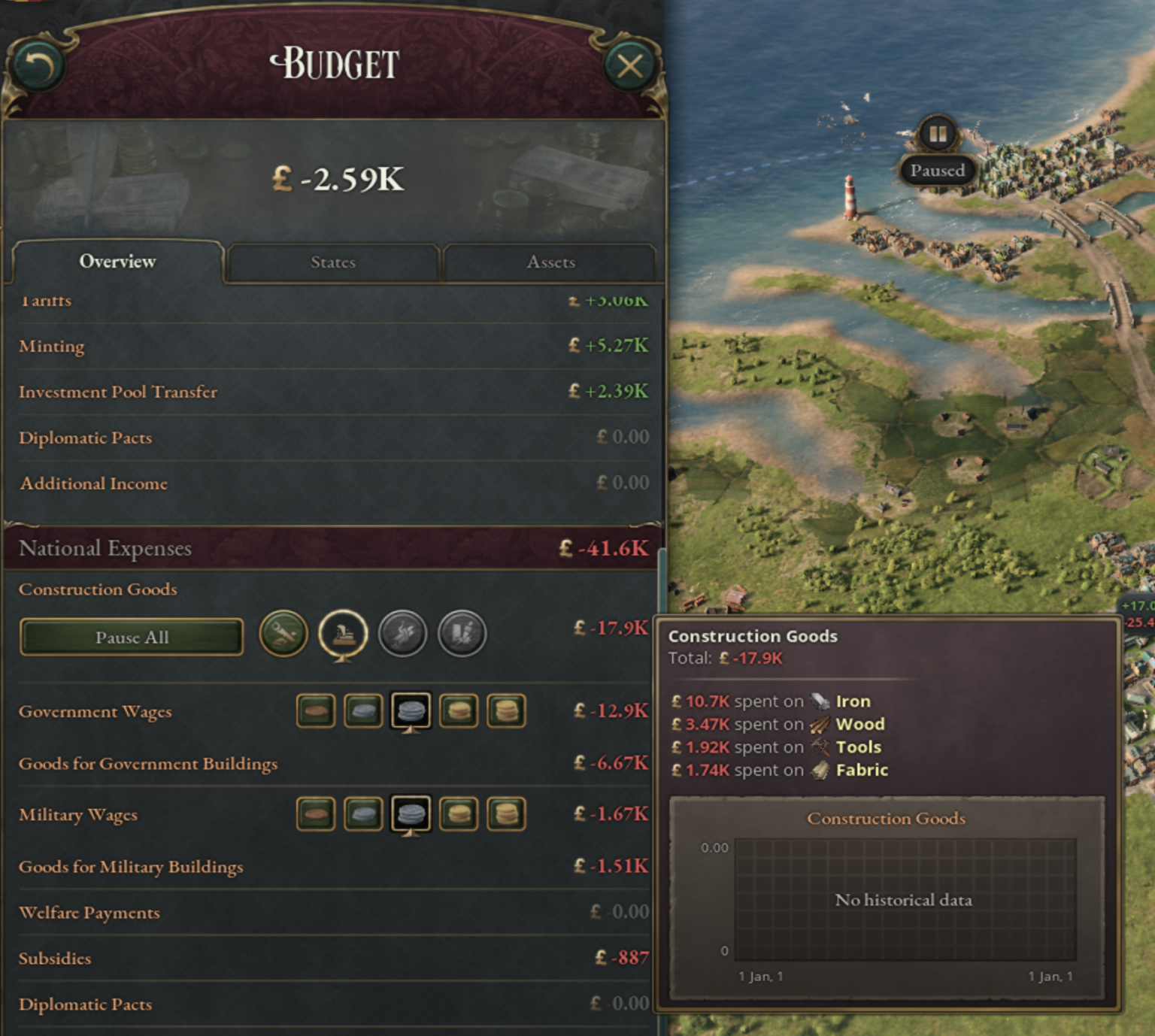Image resolution: width=1155 pixels, height=1036 pixels.
Task: Click the Wood goods icon in tooltip
Action: click(x=820, y=724)
